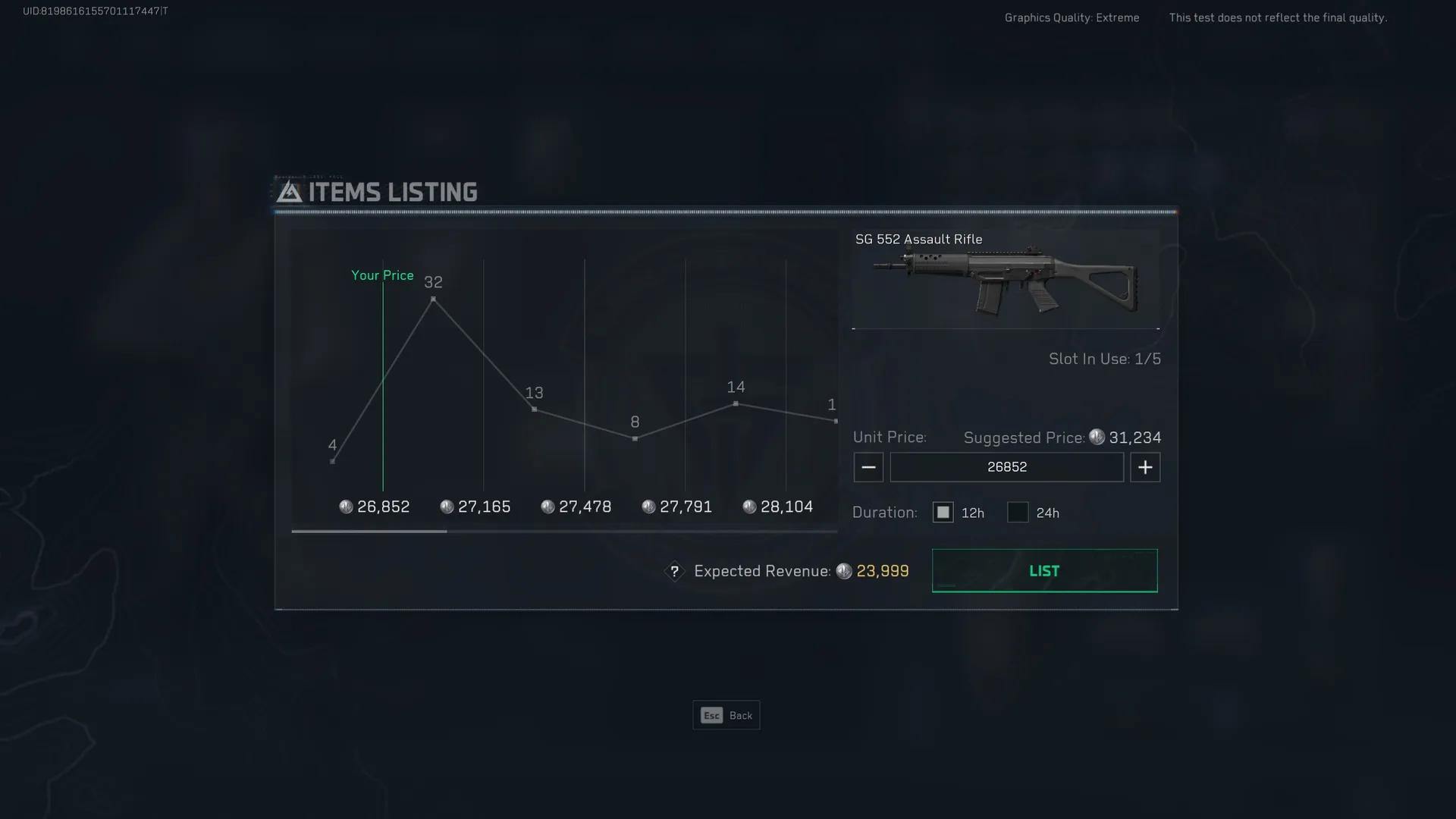Click the LIST button to list the item
Screen dimensions: 1456x819
(x=1044, y=570)
